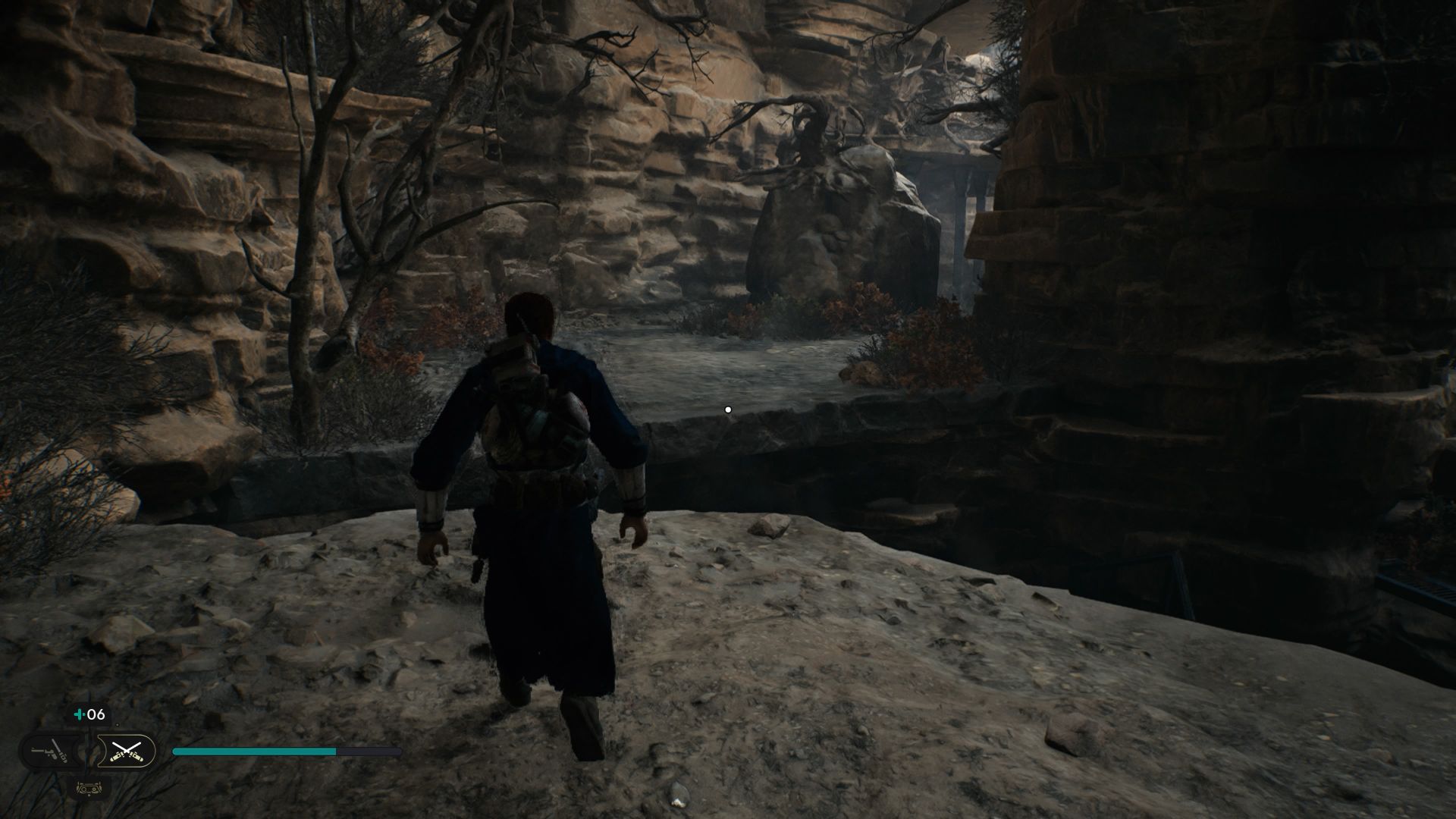Select the blaster stance icon

50,752
